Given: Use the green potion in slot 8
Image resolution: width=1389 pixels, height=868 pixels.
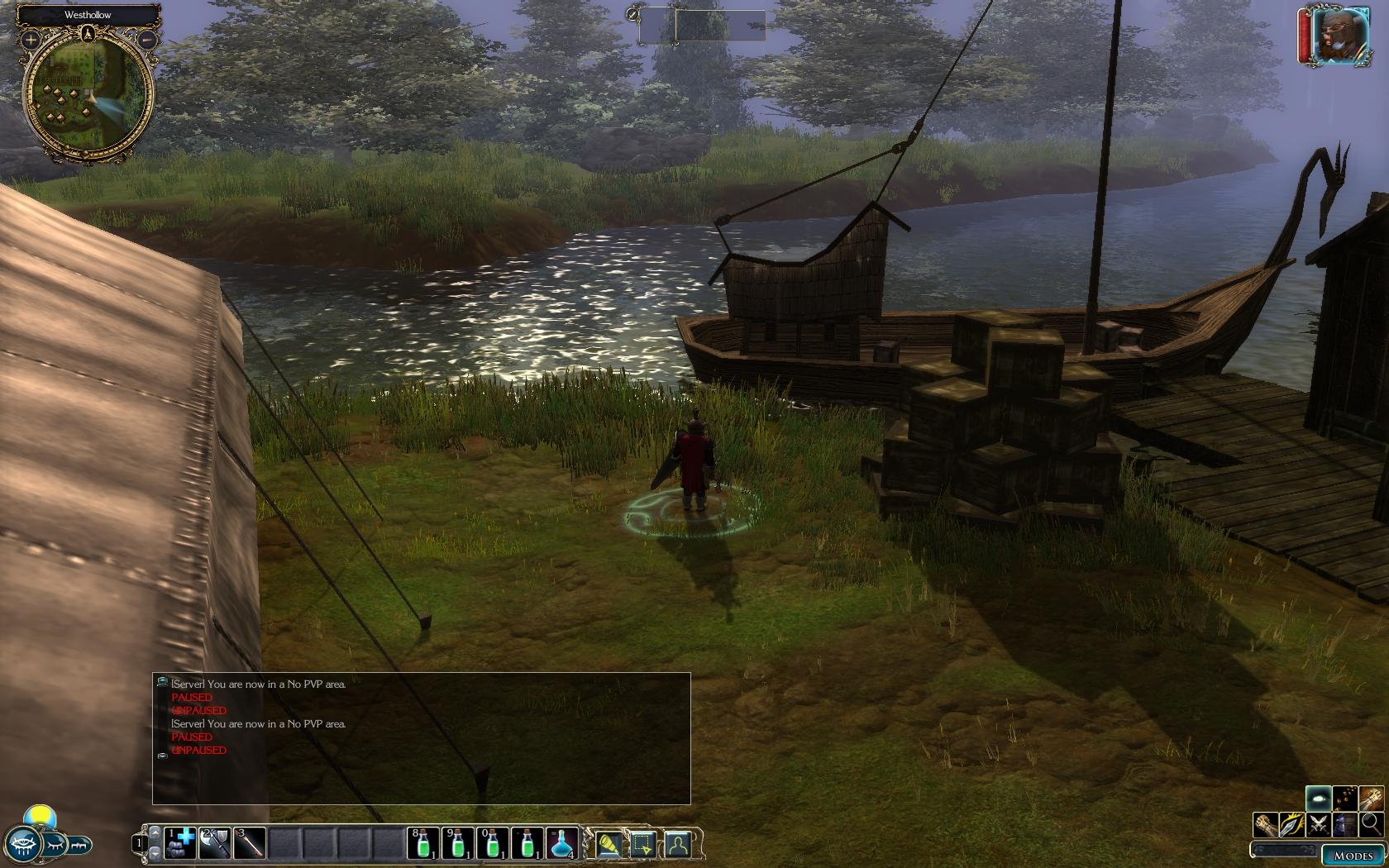Looking at the screenshot, I should point(423,843).
